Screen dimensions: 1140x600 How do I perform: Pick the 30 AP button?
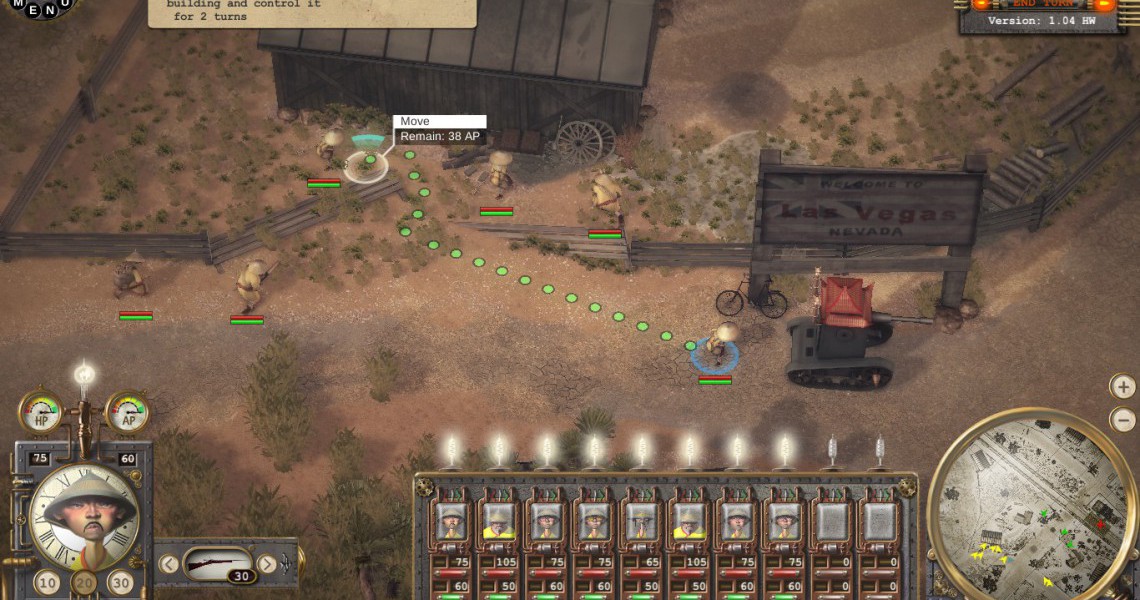point(121,582)
